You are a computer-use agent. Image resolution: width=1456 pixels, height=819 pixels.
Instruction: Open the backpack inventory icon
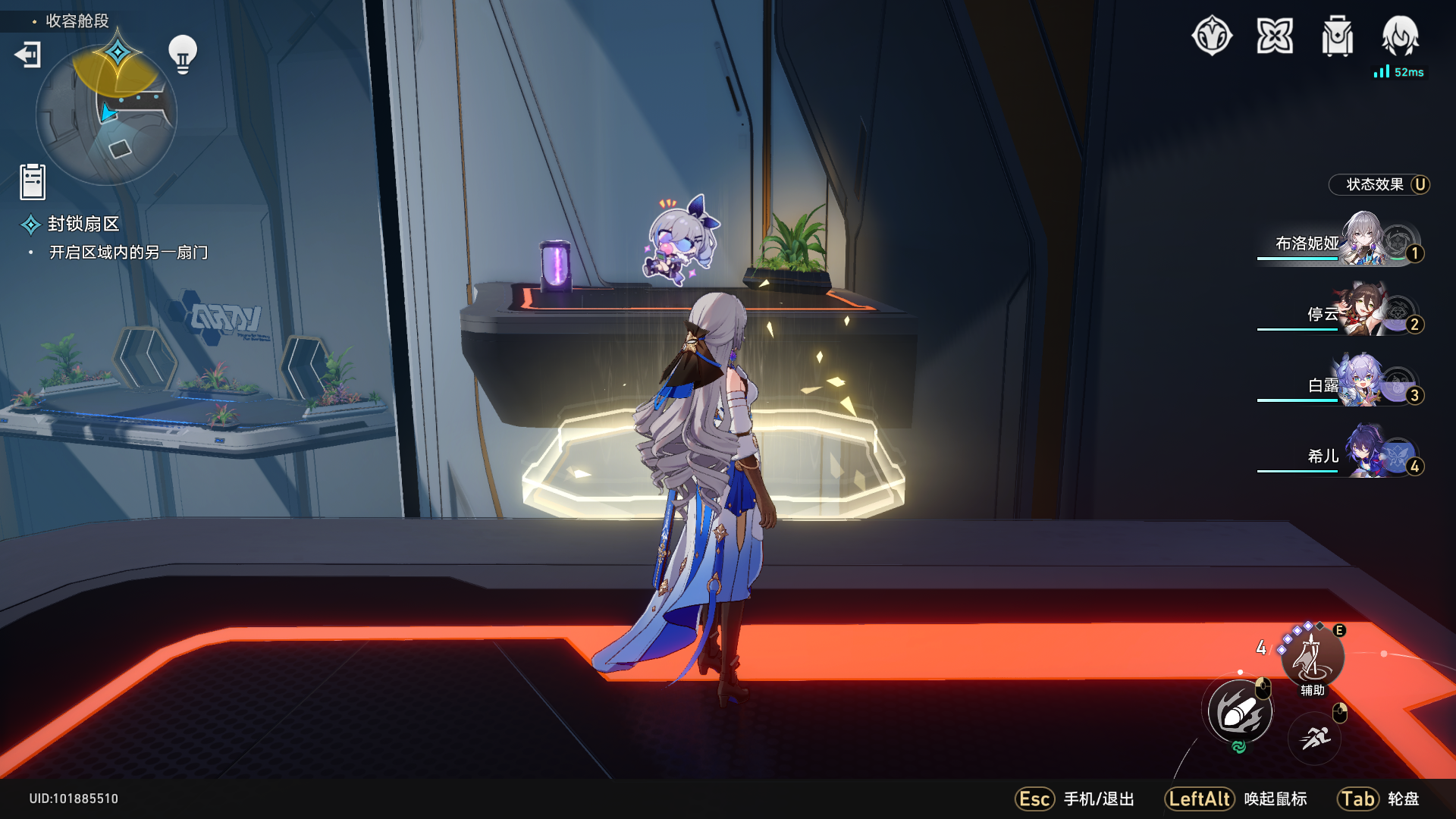point(1337,36)
